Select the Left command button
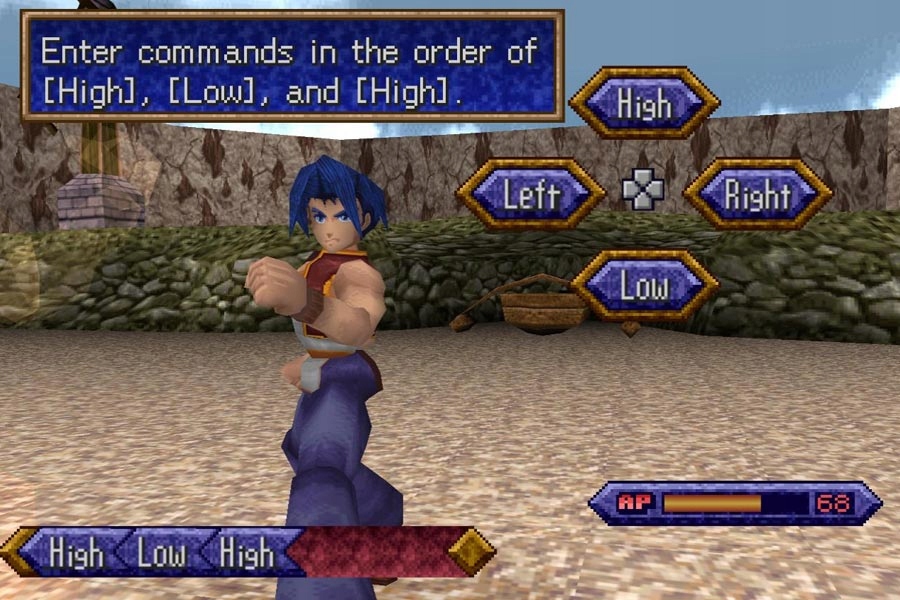This screenshot has width=900, height=600. tap(531, 194)
